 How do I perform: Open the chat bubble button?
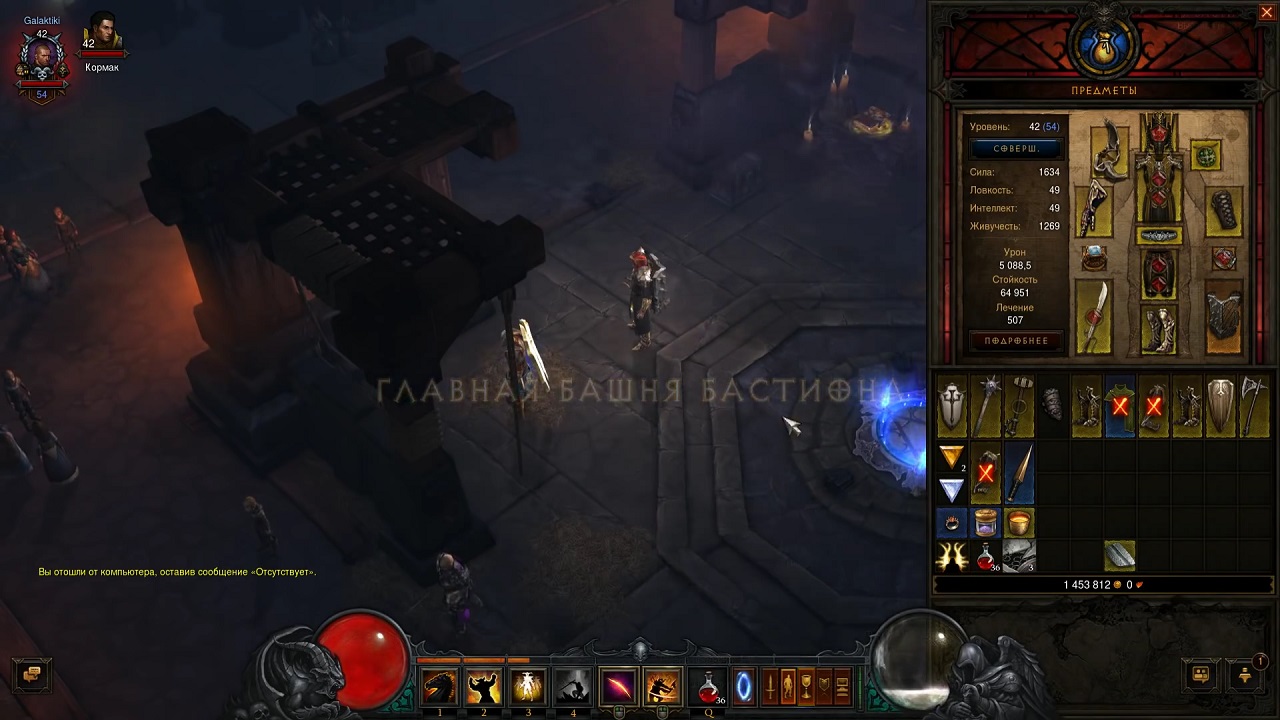click(31, 674)
